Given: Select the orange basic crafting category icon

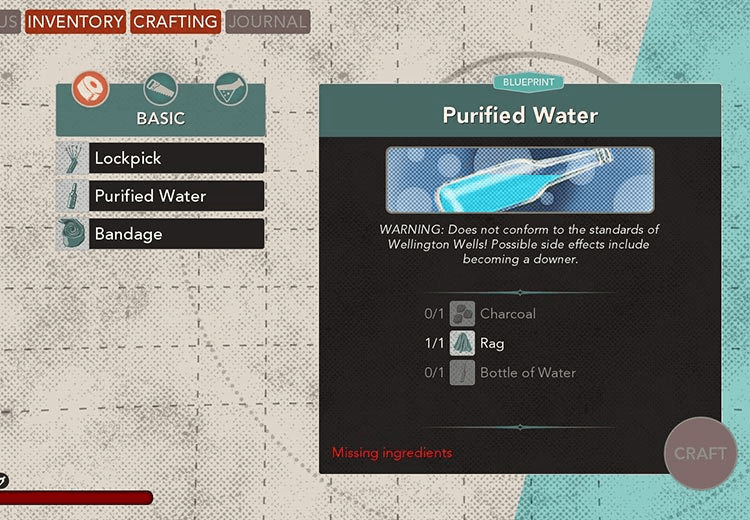Looking at the screenshot, I should (x=90, y=90).
